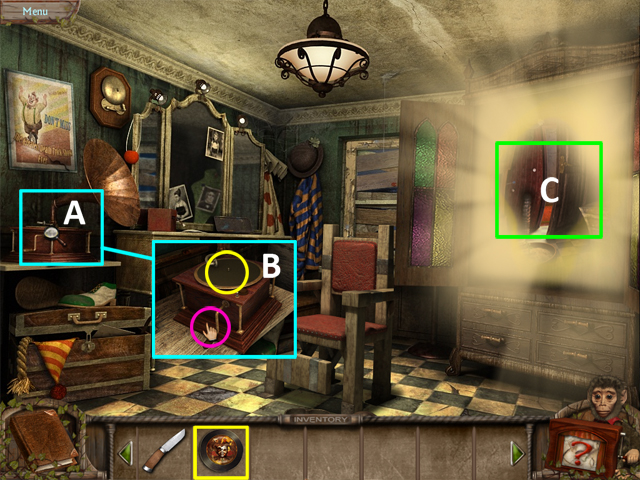Pick the round clown medallion inventory item
Viewport: 640px width, 480px height.
219,451
